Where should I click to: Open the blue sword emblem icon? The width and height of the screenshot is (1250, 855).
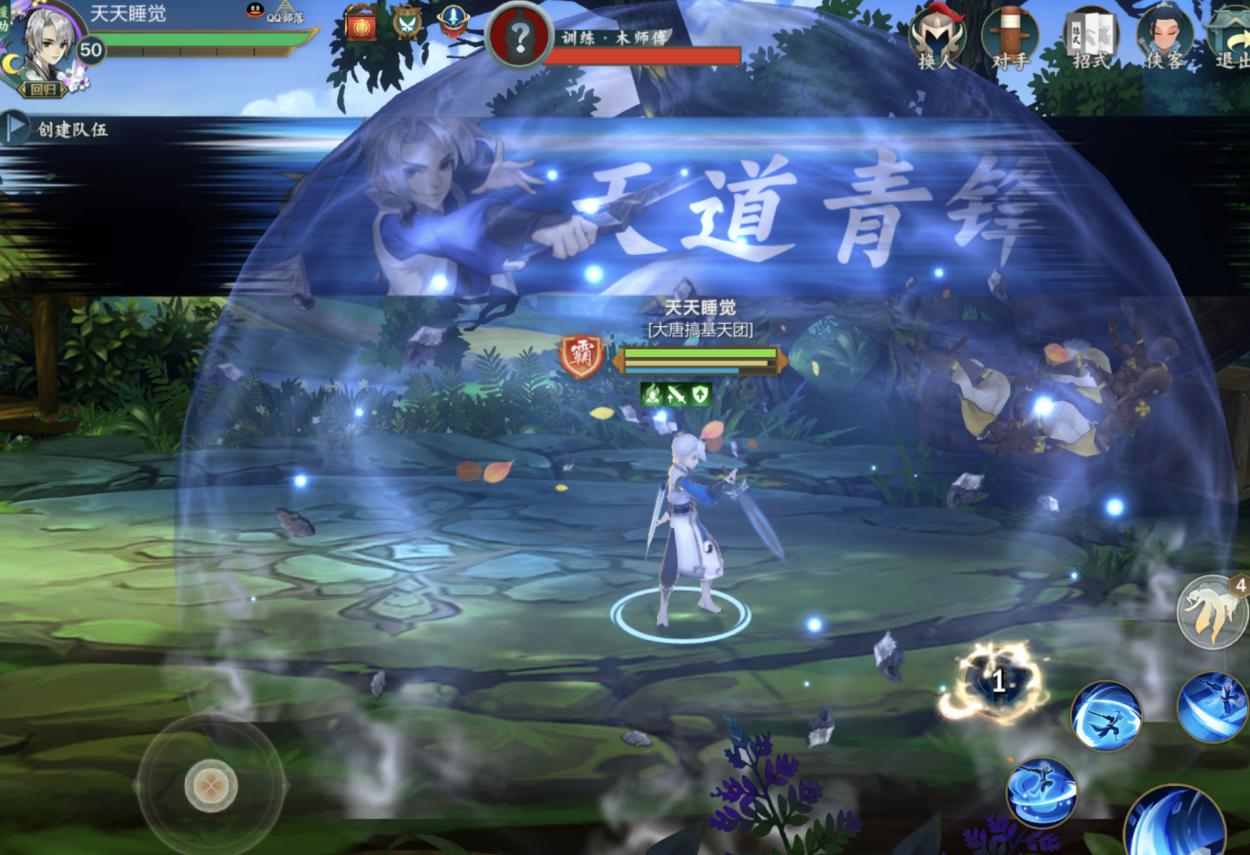click(453, 20)
